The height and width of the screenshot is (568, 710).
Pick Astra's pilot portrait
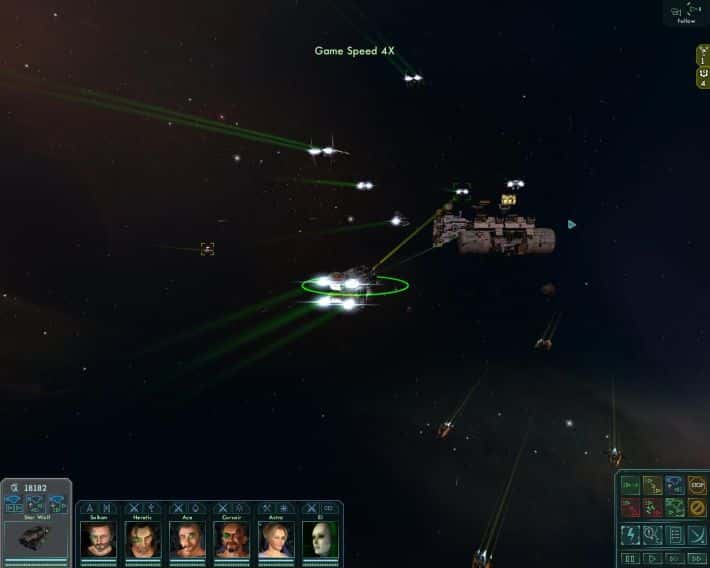(276, 538)
